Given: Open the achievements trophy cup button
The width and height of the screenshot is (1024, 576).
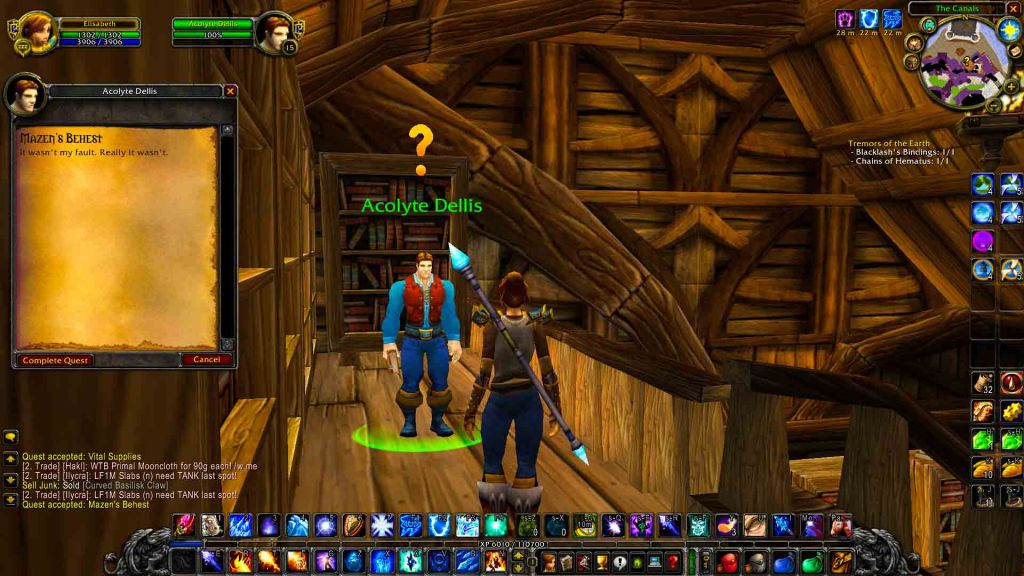Looking at the screenshot, I should (x=601, y=562).
